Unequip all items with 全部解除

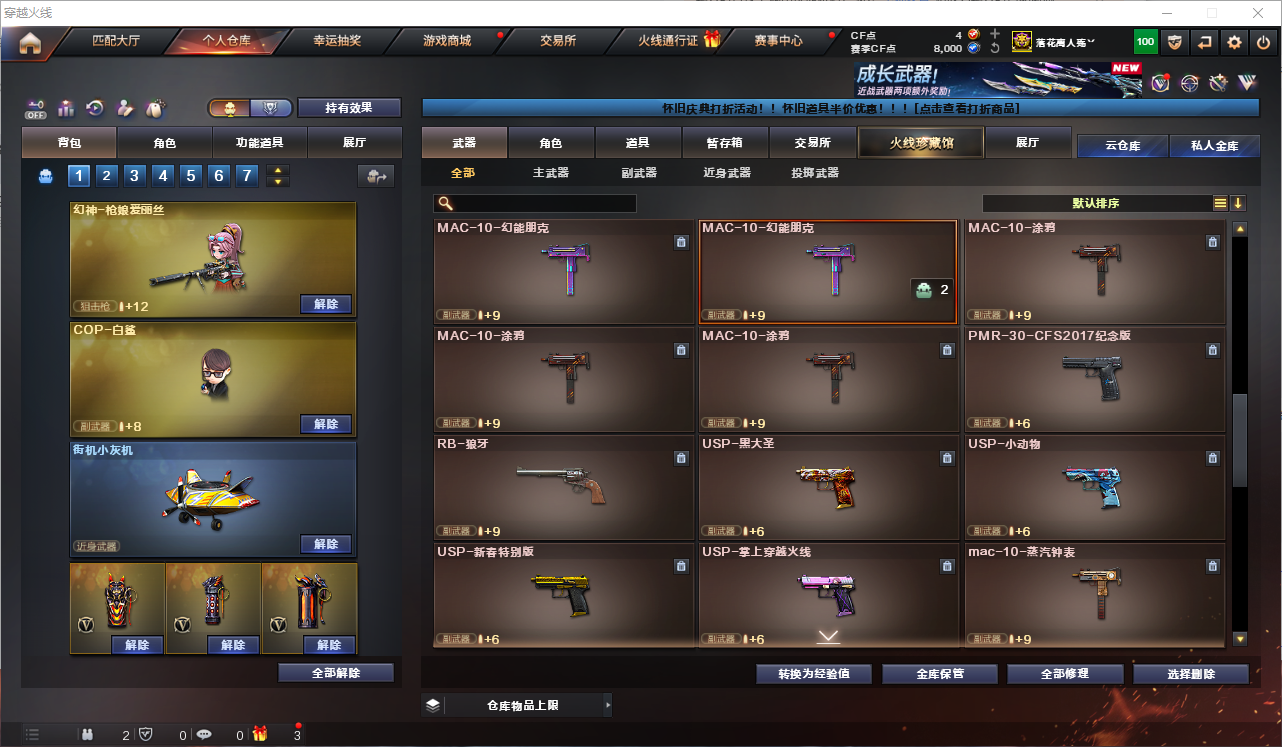coord(336,673)
